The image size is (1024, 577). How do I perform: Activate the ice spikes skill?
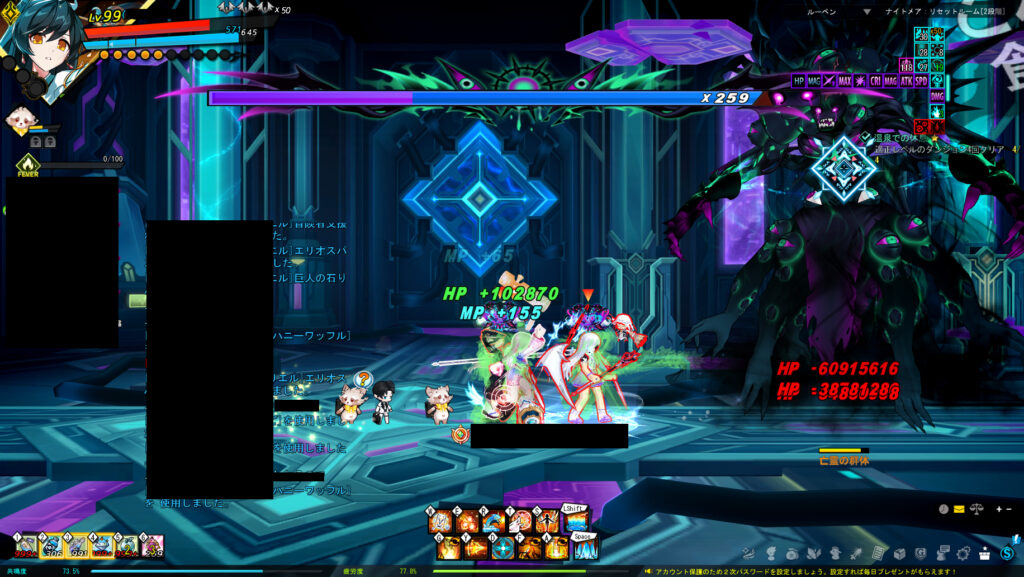pos(586,548)
